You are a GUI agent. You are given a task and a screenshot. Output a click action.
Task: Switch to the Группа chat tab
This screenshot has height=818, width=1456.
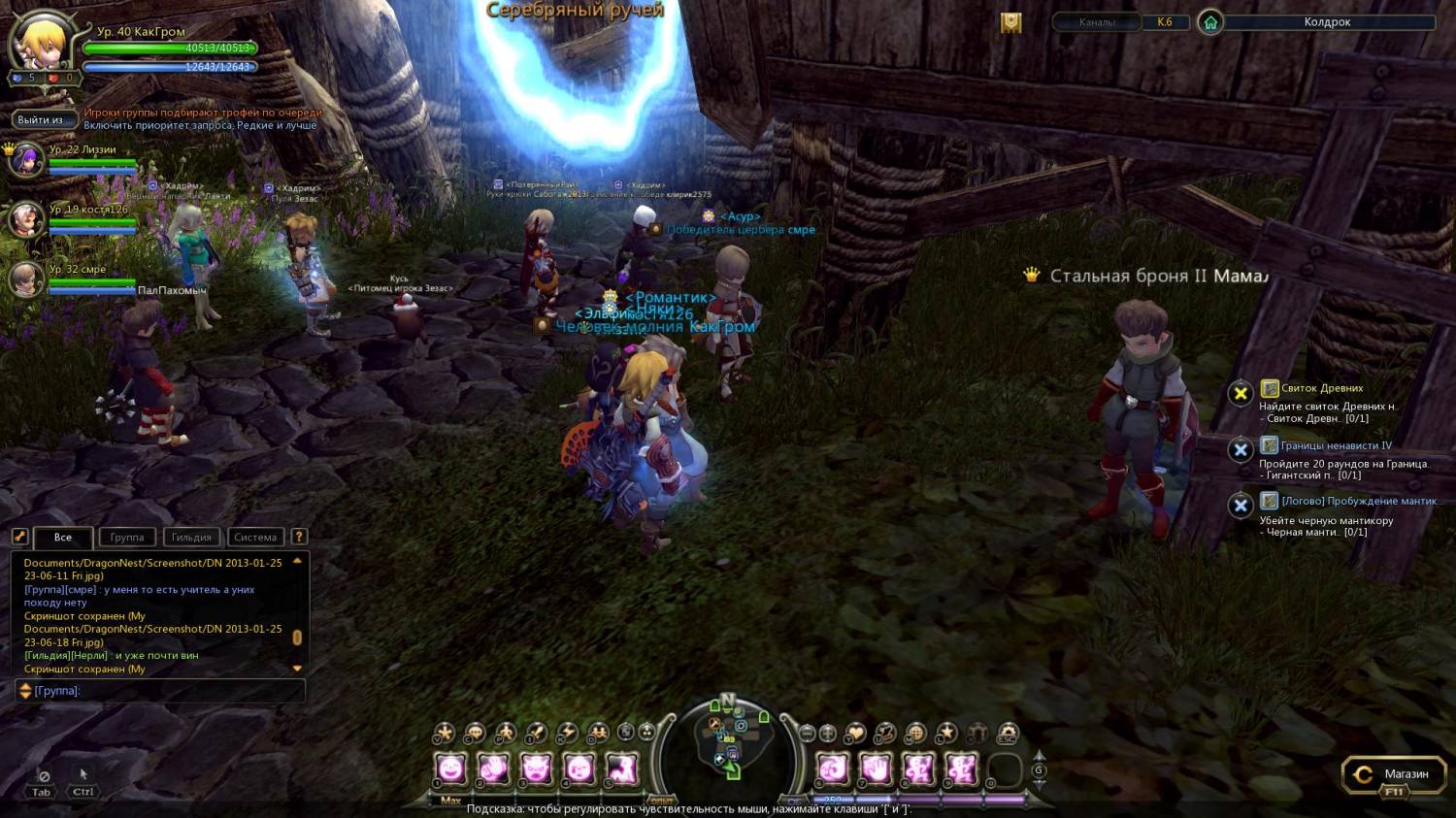tap(126, 537)
